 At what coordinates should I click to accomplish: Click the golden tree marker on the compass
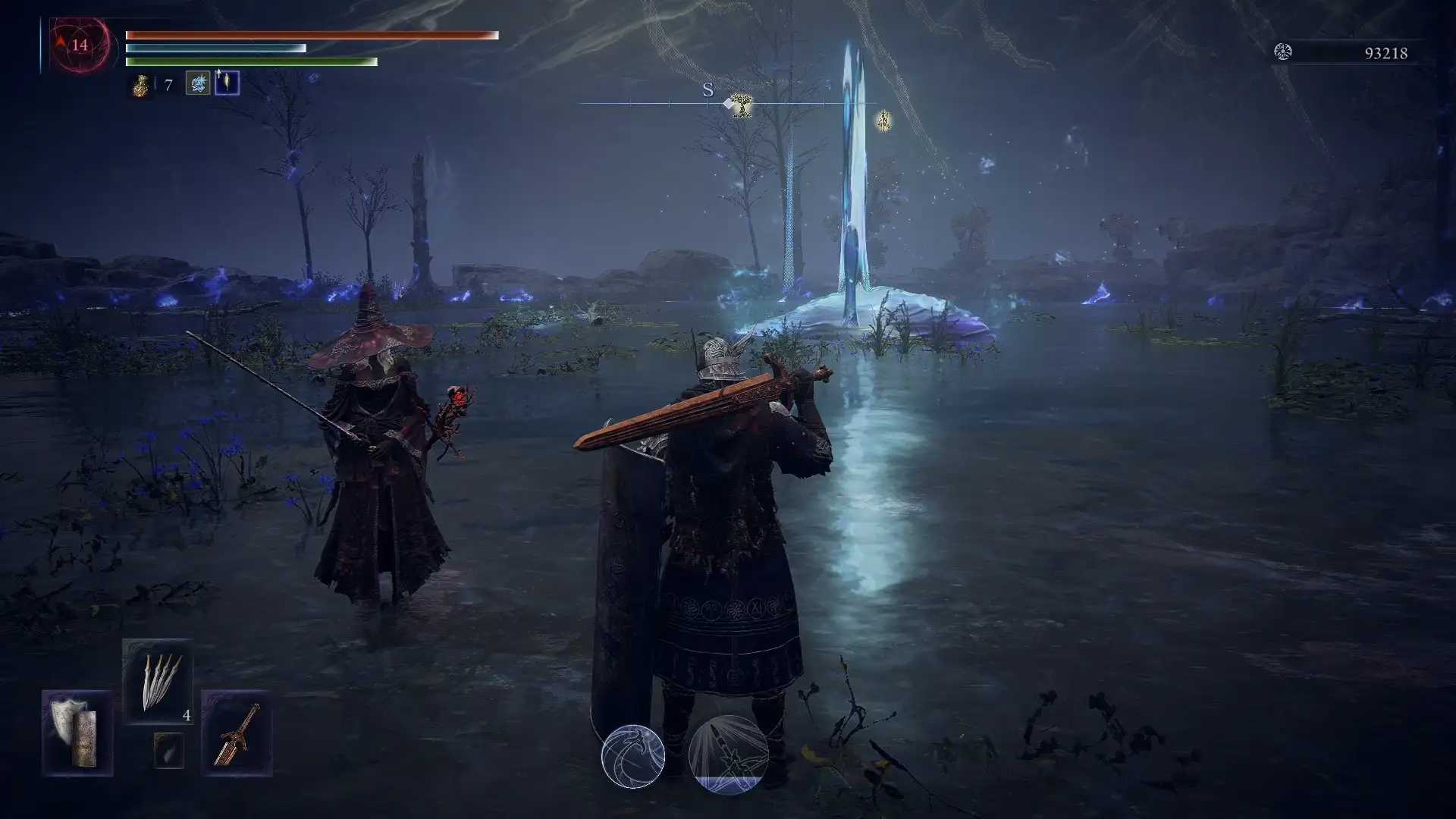(x=742, y=105)
